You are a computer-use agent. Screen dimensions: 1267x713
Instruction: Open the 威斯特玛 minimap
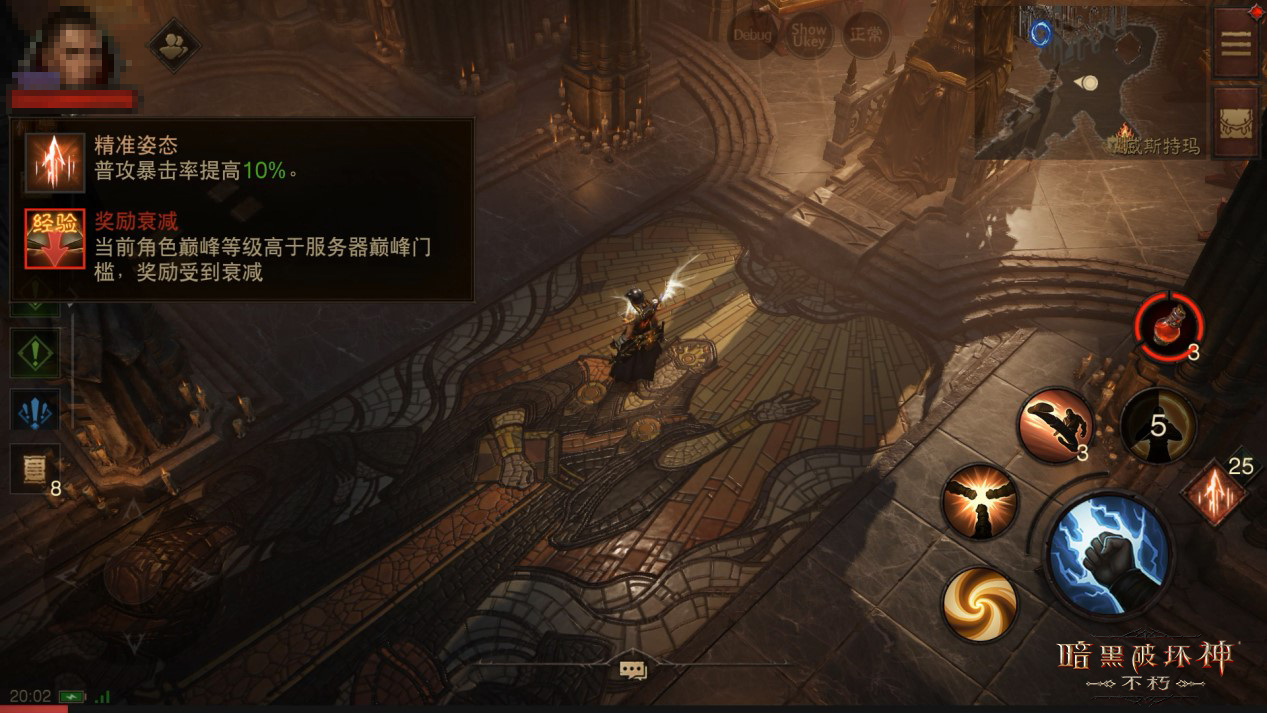pos(1088,82)
